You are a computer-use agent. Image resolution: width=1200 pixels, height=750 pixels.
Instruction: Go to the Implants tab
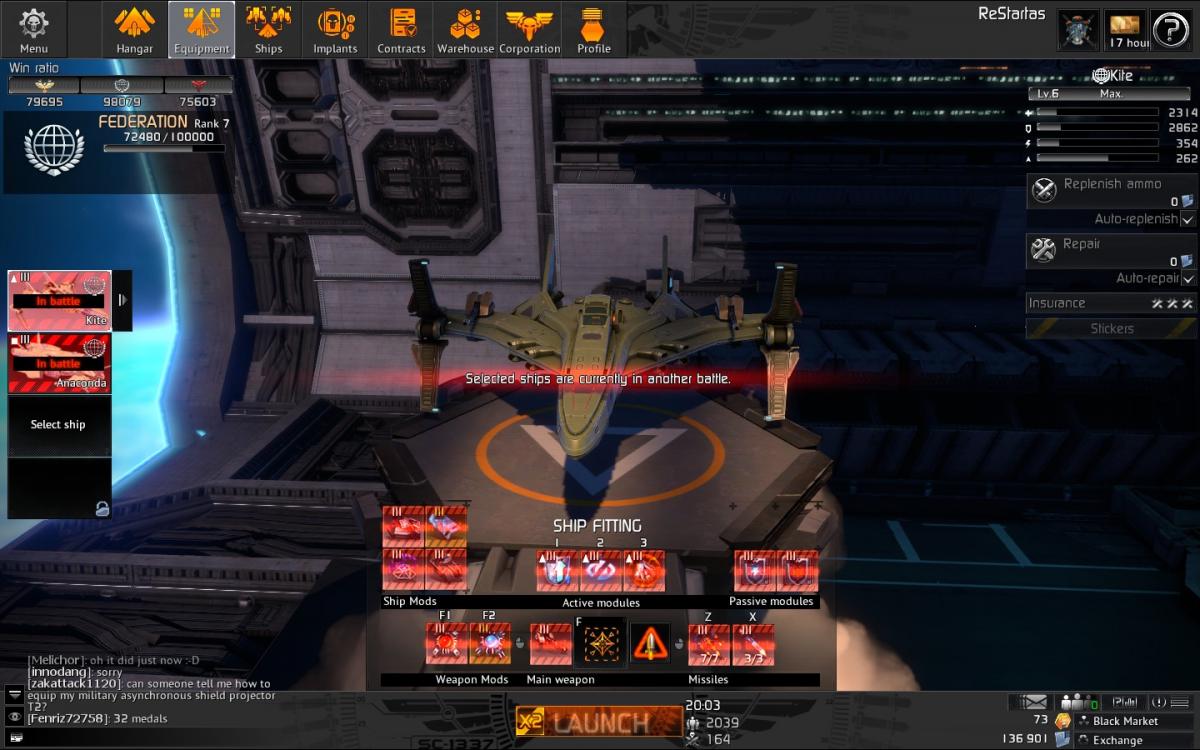click(335, 30)
